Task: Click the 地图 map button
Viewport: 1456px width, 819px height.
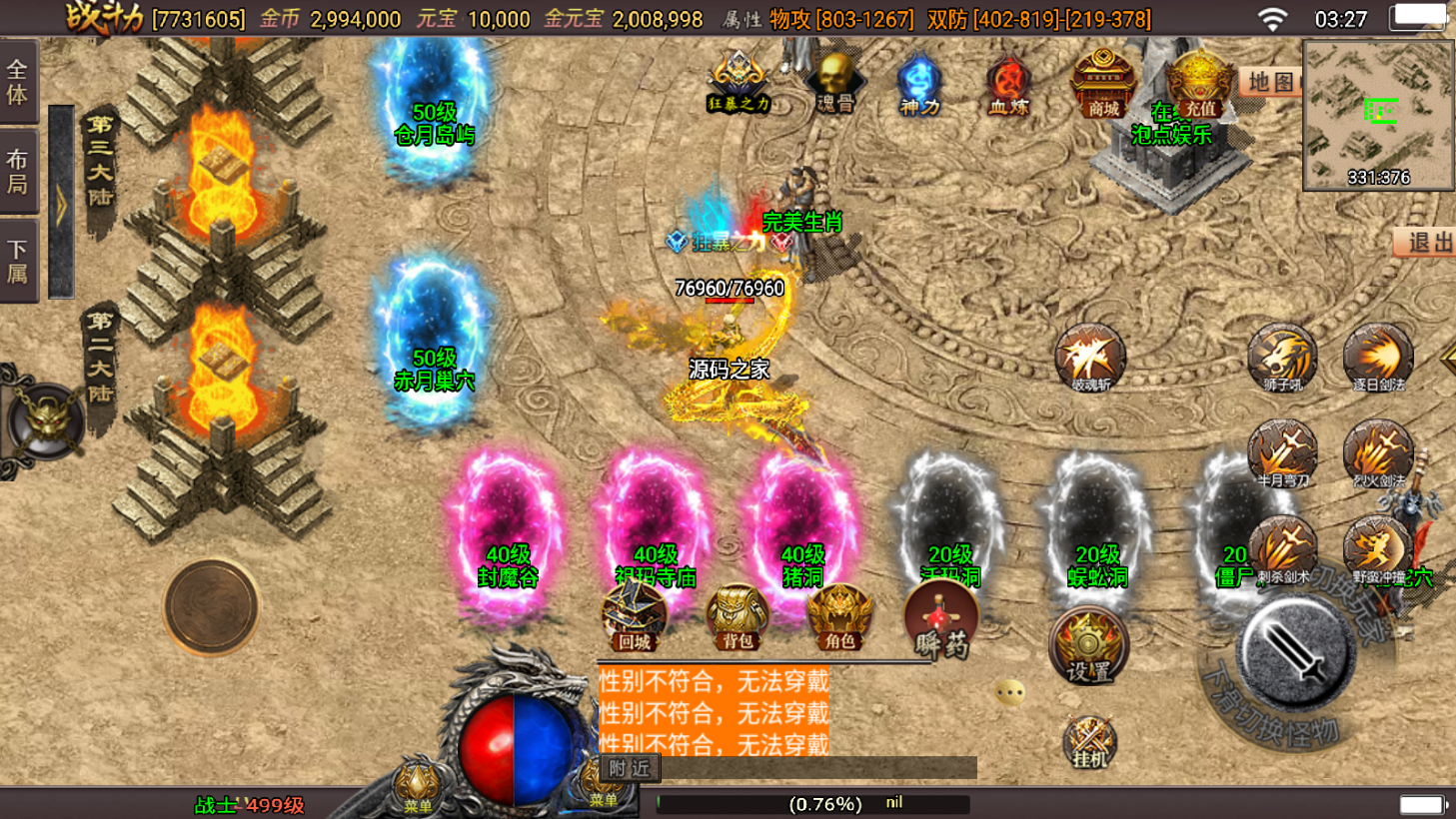Action: 1270,82
